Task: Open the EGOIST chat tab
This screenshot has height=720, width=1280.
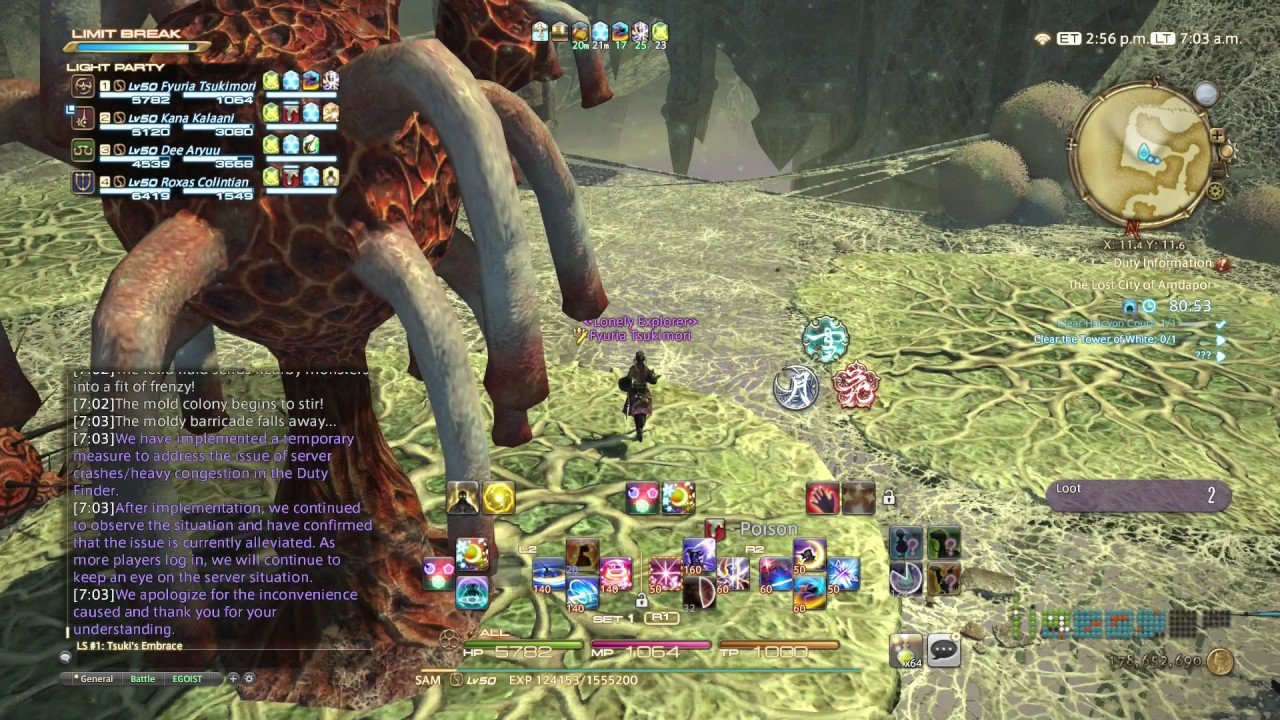Action: [x=187, y=679]
